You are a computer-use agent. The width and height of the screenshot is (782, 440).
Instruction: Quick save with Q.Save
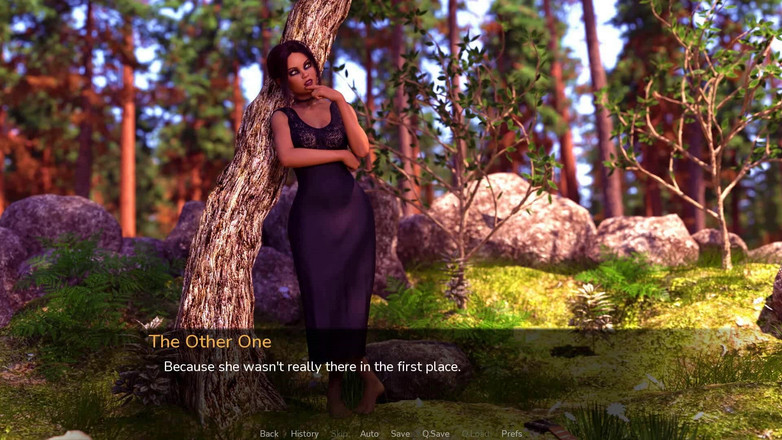tap(435, 434)
